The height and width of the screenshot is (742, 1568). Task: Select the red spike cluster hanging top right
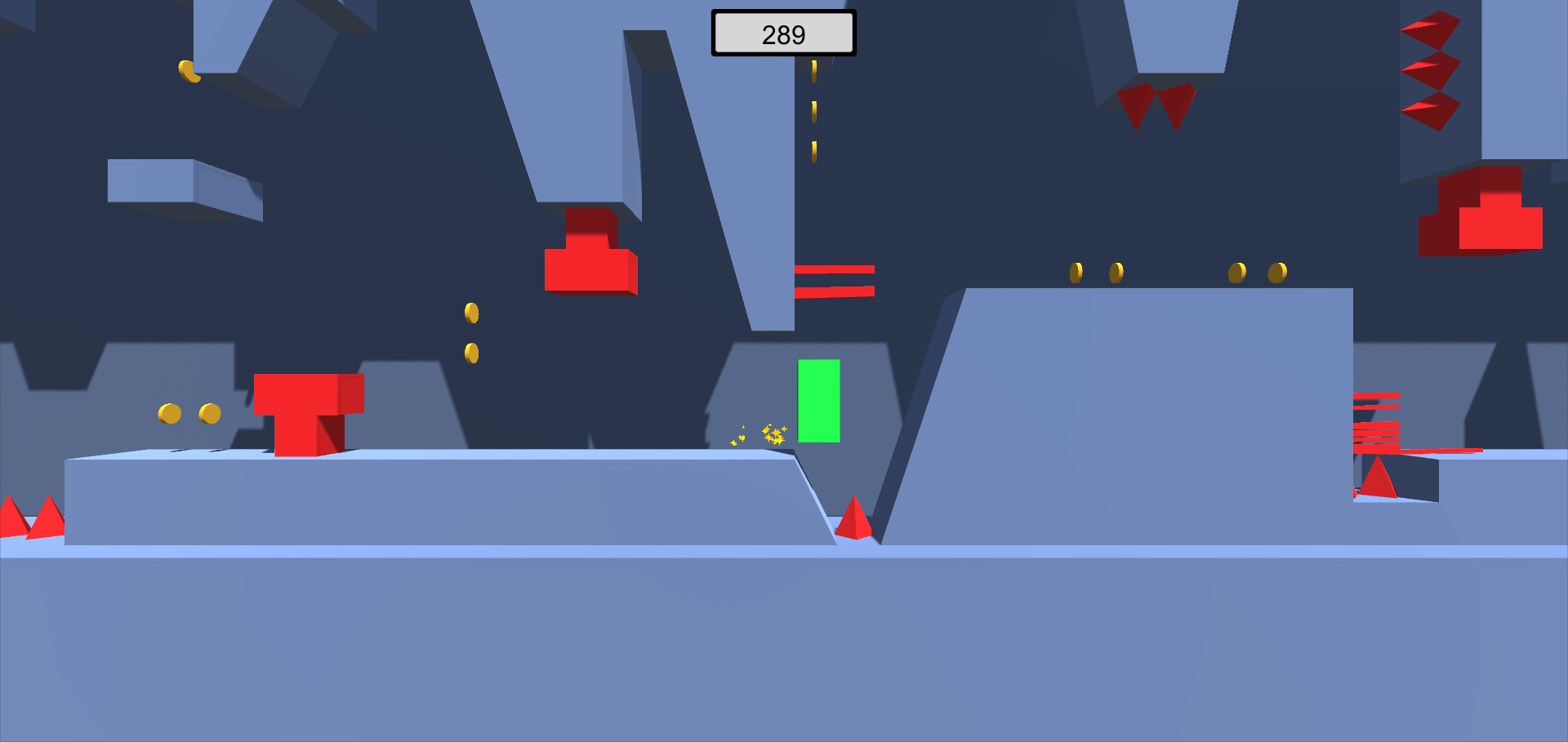(x=1432, y=69)
